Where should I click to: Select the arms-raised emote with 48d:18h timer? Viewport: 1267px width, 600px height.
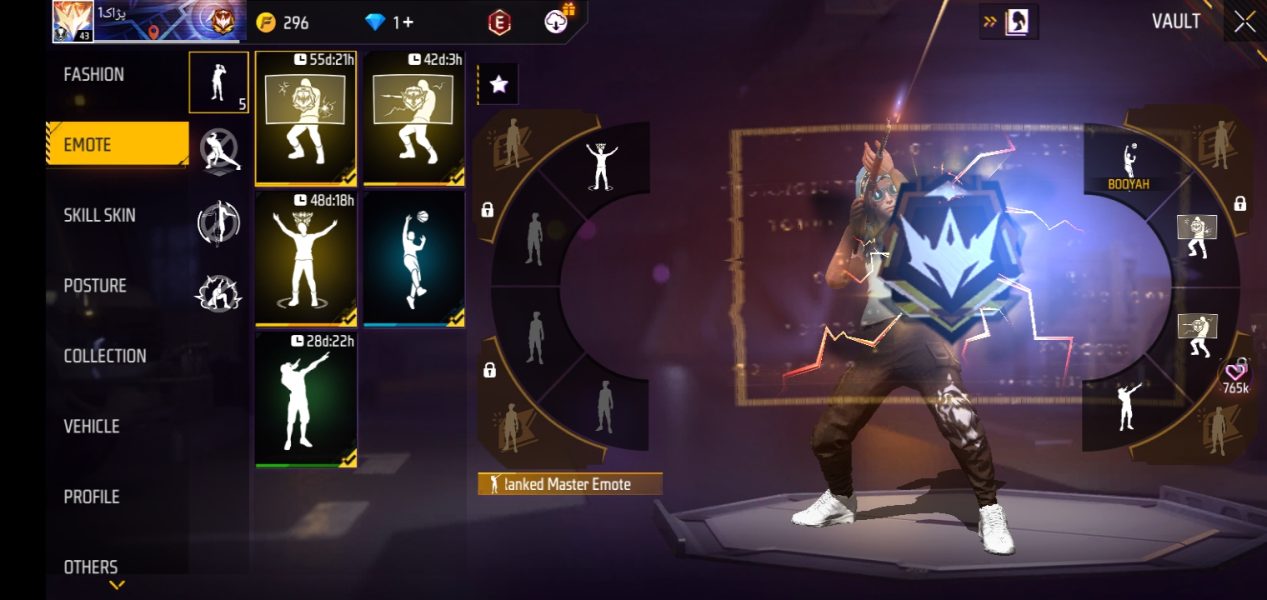306,259
